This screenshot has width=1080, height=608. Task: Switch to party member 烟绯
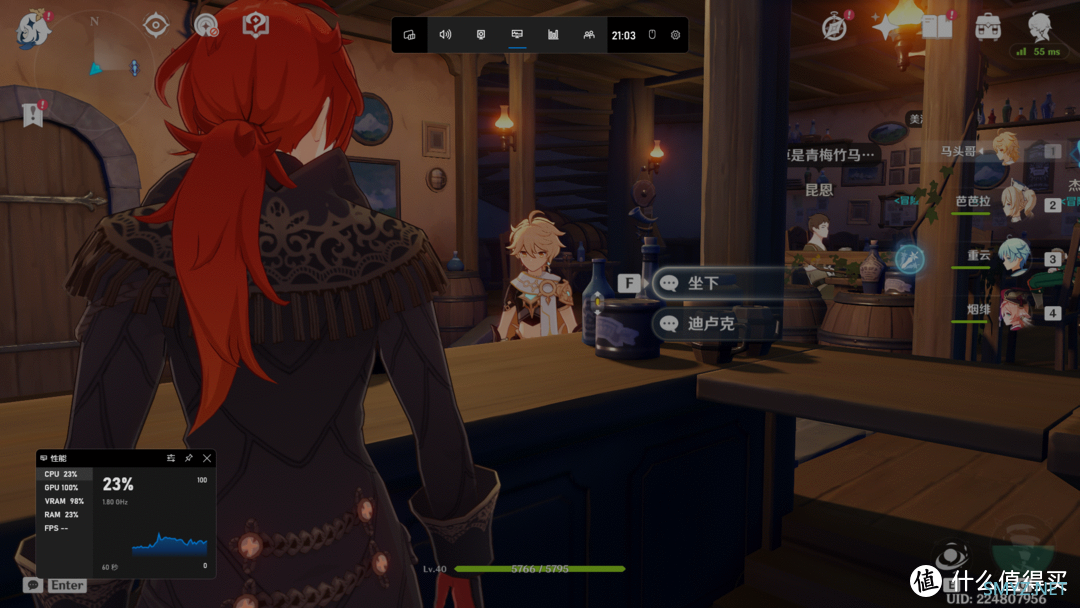coord(1016,312)
